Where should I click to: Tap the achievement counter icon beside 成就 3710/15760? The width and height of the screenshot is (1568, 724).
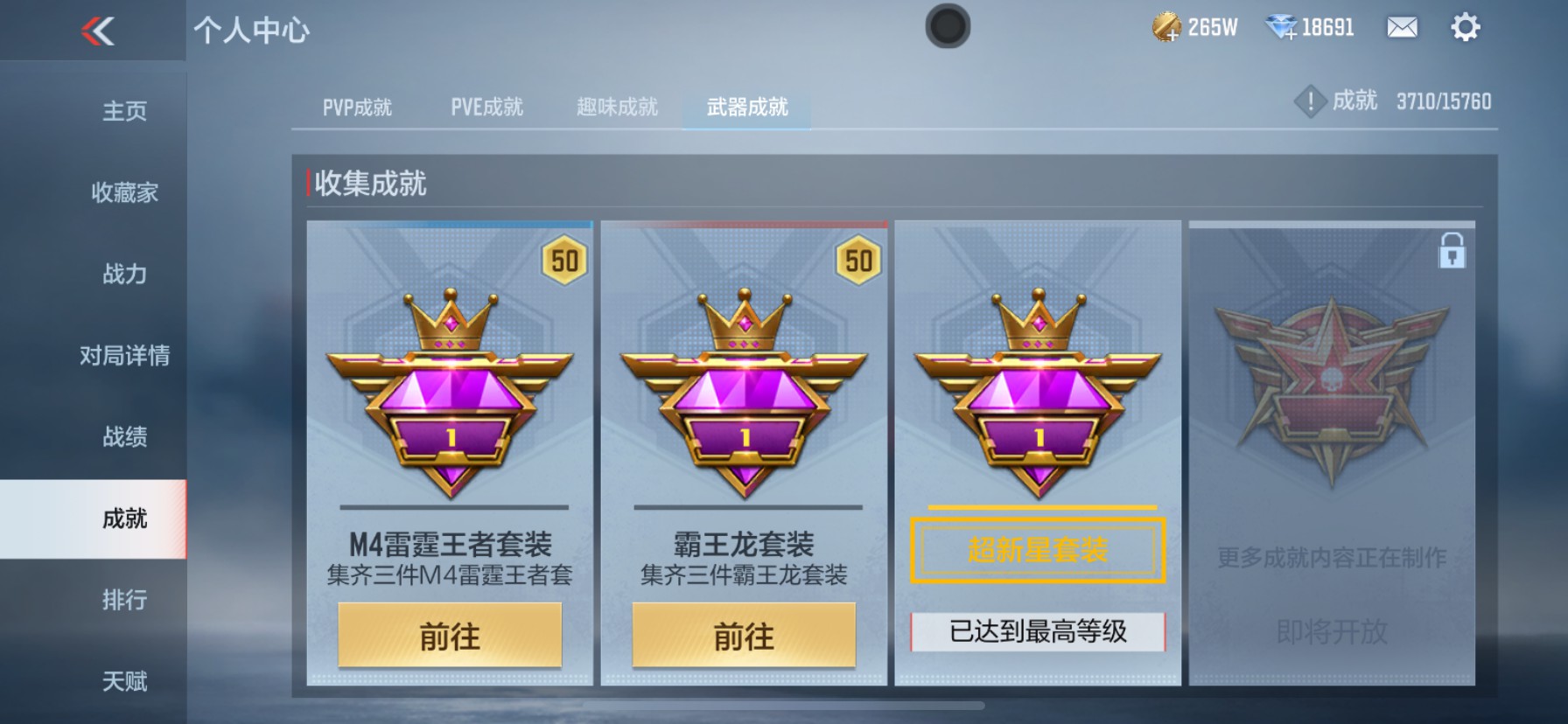pyautogui.click(x=1309, y=101)
